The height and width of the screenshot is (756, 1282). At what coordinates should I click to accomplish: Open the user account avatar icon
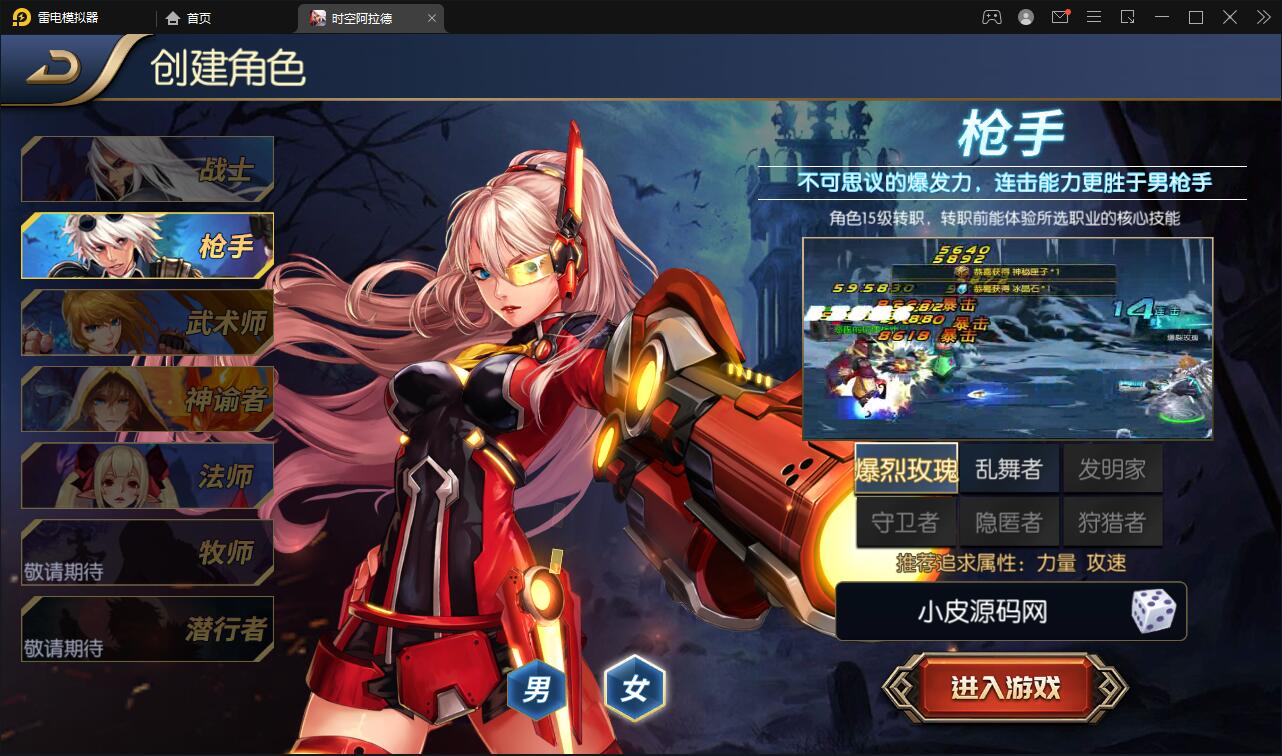(x=1026, y=17)
